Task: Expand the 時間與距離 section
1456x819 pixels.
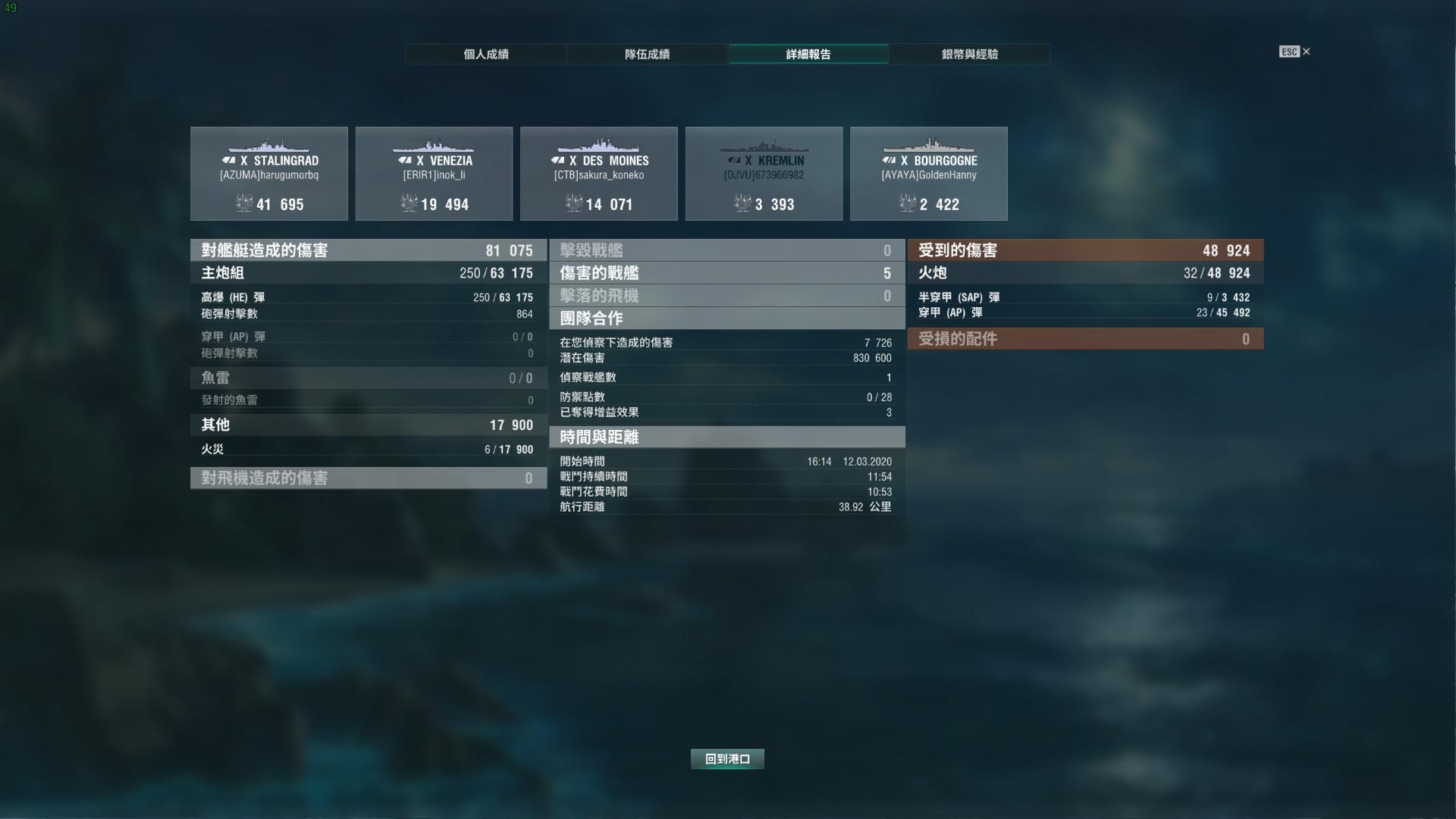Action: pos(726,438)
